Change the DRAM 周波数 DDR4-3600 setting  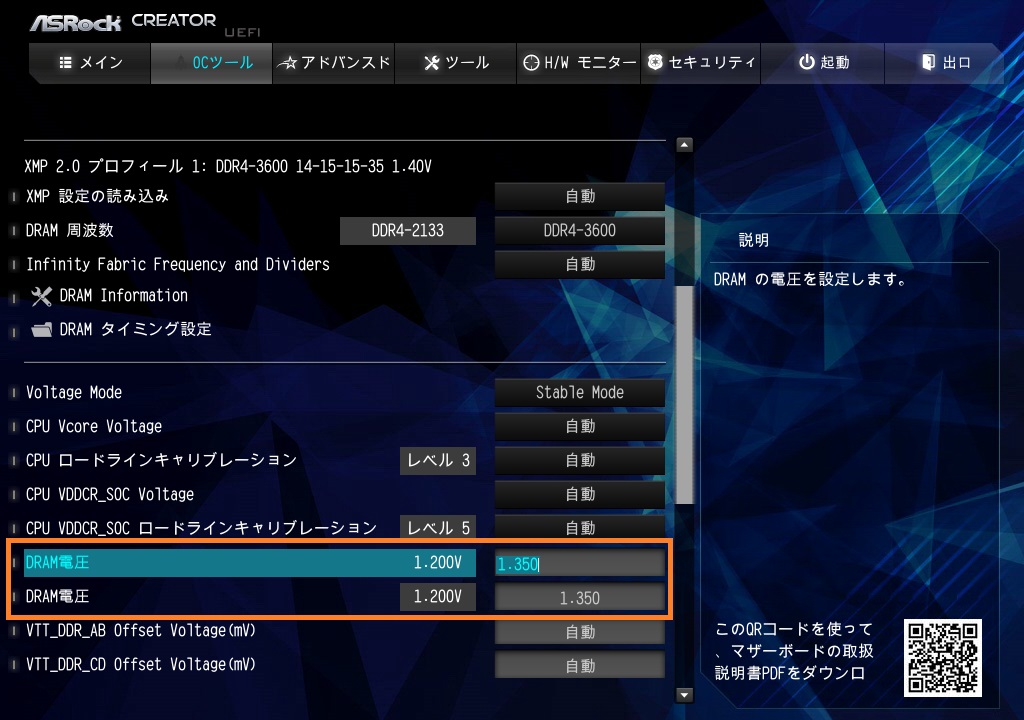point(580,231)
